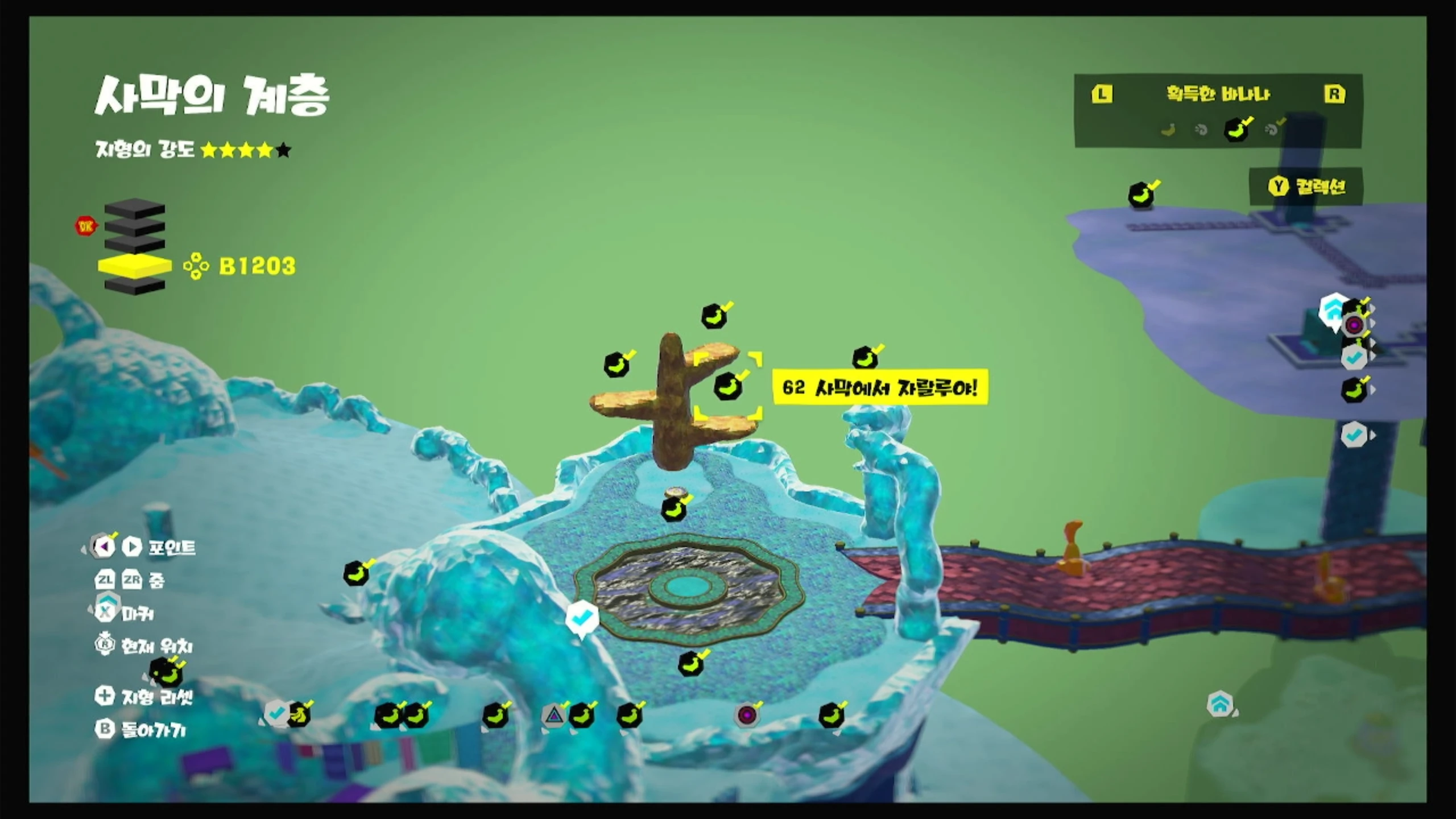Click the red DK current-layer icon
Viewport: 1456px width, 819px height.
click(x=86, y=226)
